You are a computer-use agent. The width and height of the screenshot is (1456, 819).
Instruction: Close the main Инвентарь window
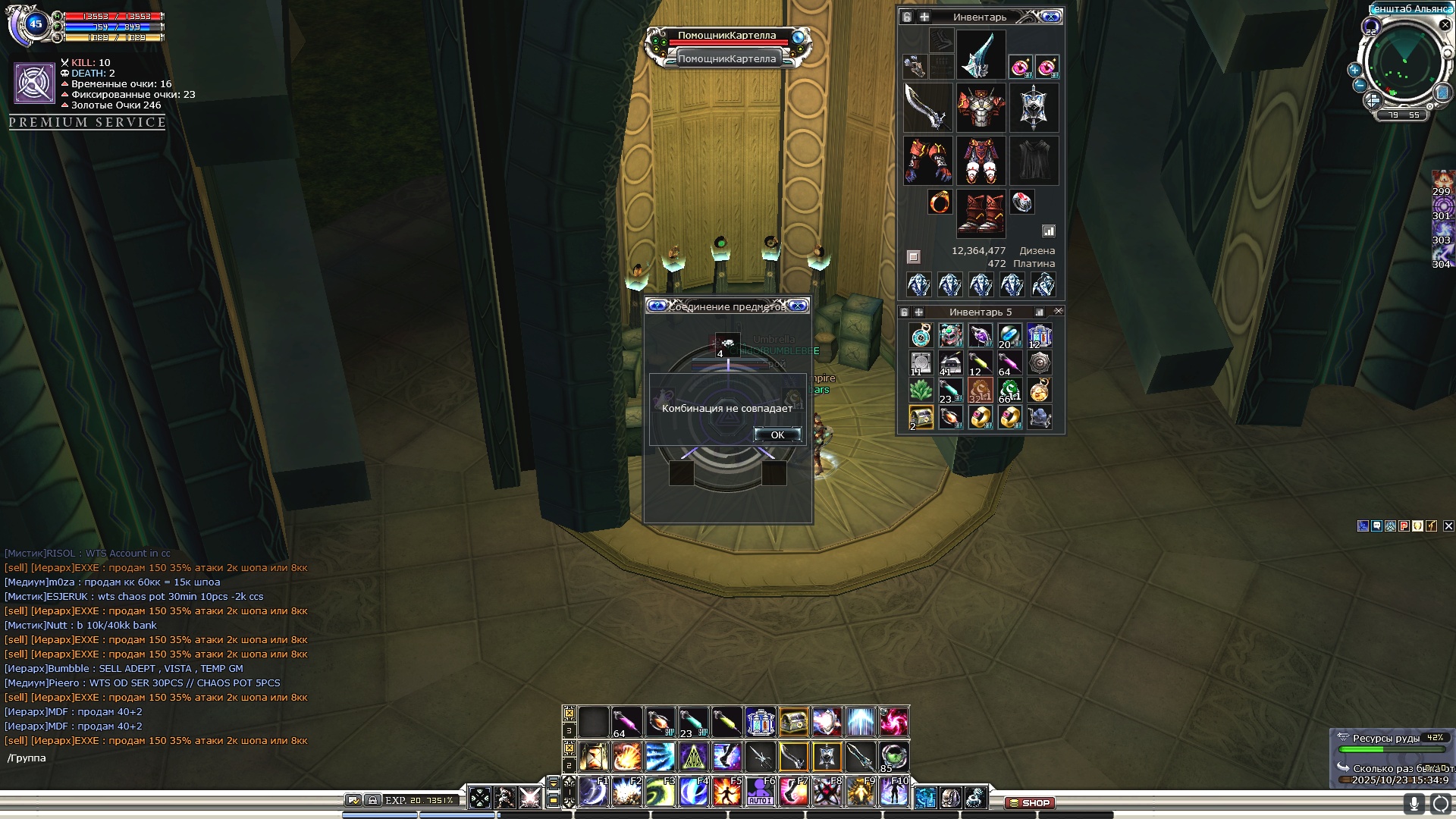point(1050,17)
